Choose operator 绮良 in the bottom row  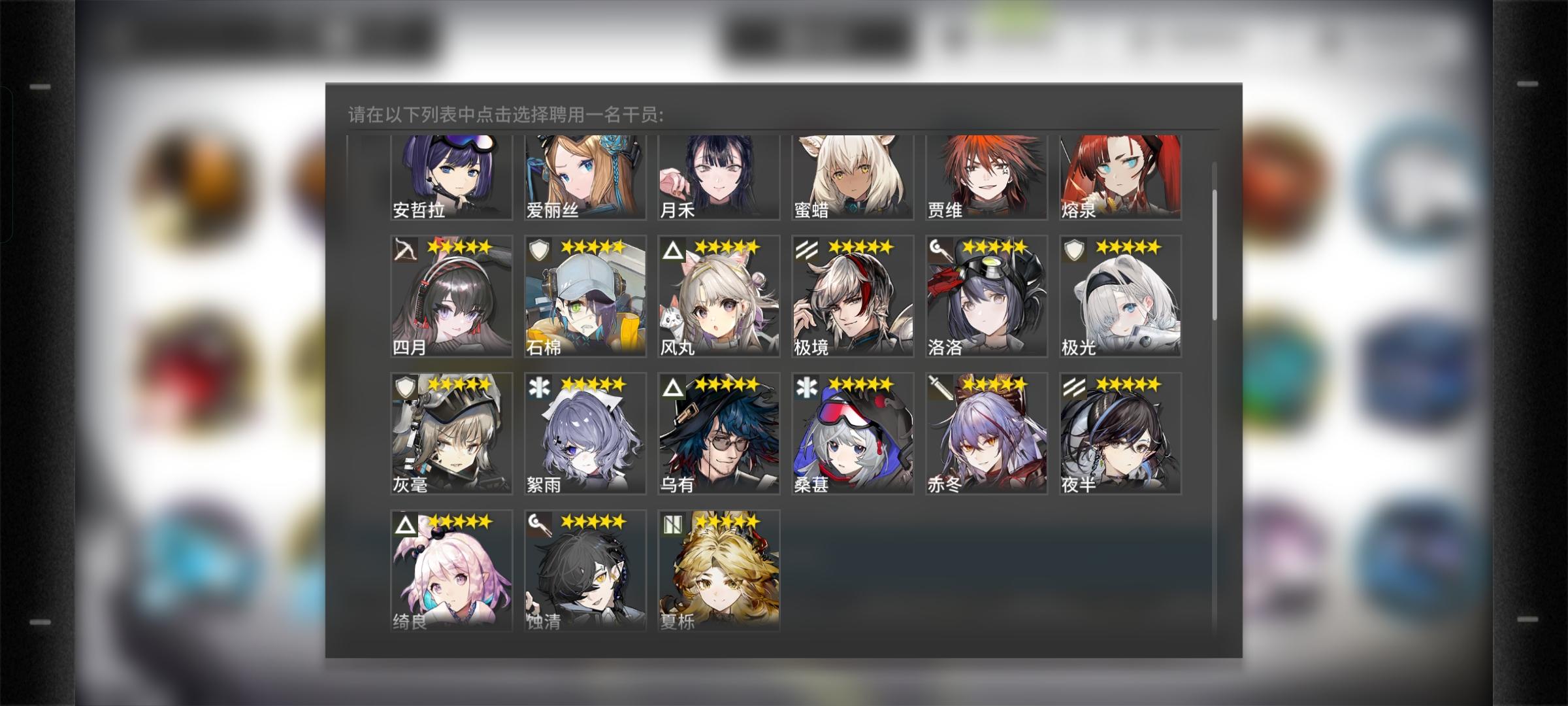pyautogui.click(x=451, y=569)
